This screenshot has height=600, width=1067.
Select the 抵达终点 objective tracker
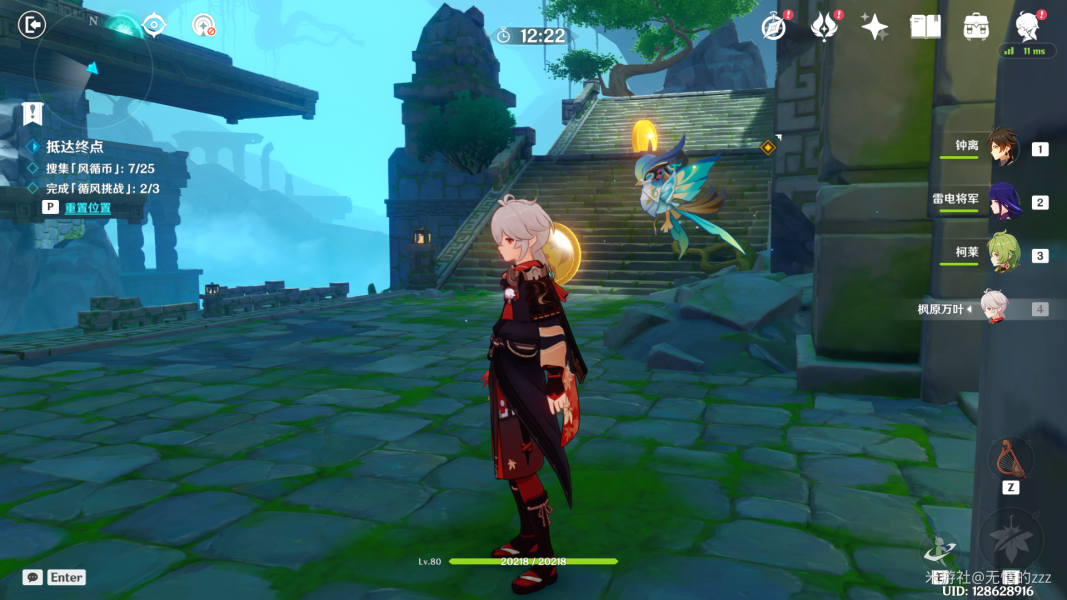74,147
